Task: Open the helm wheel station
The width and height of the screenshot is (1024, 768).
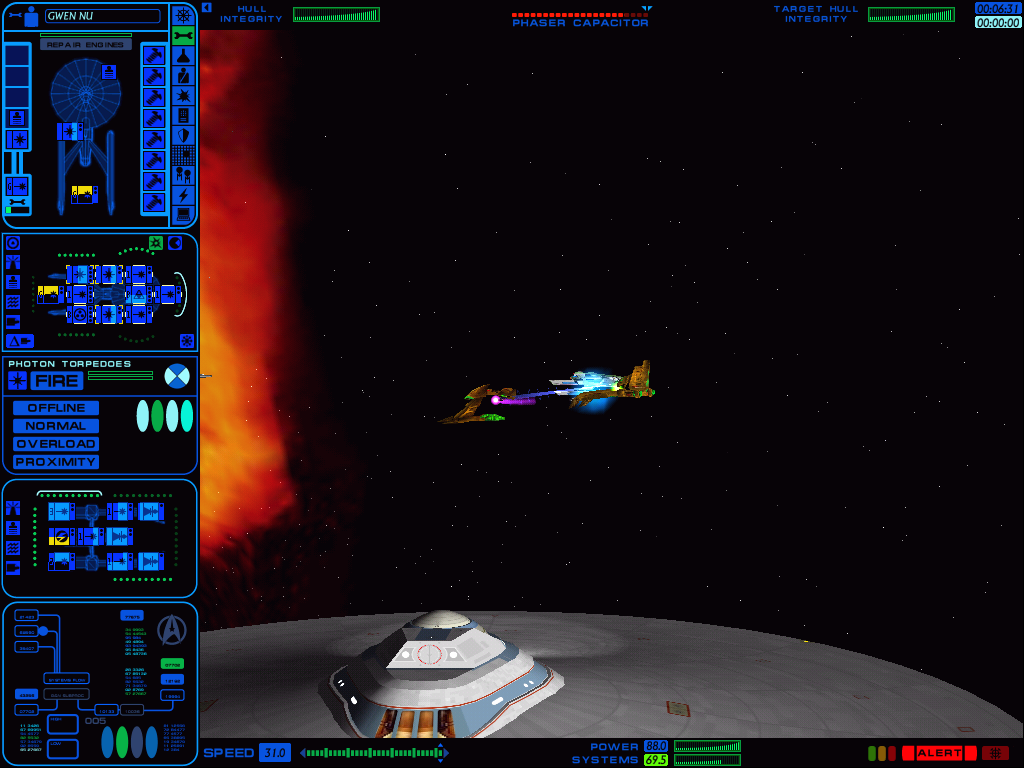Action: point(183,15)
